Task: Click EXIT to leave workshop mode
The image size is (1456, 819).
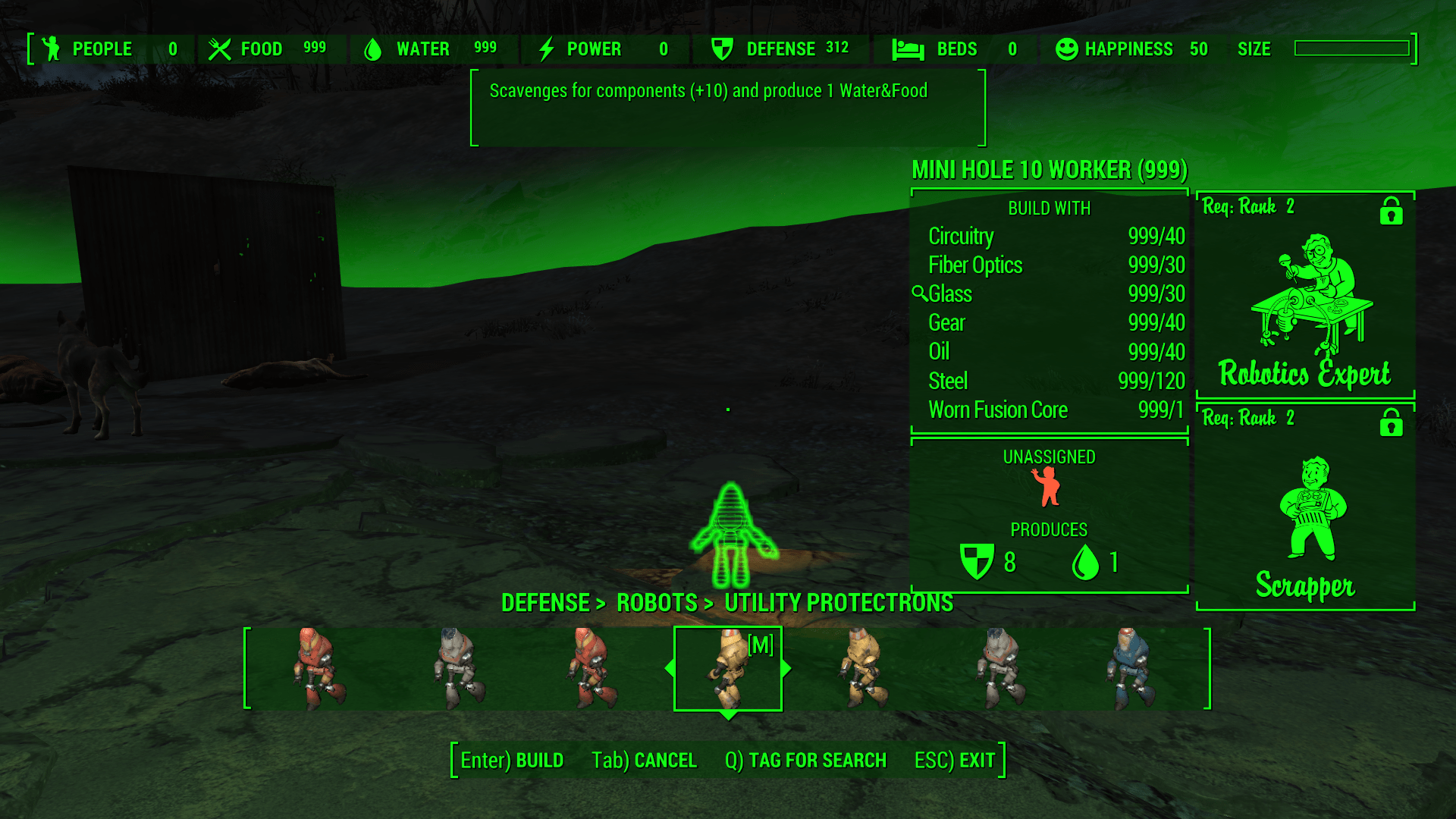Action: pos(954,761)
